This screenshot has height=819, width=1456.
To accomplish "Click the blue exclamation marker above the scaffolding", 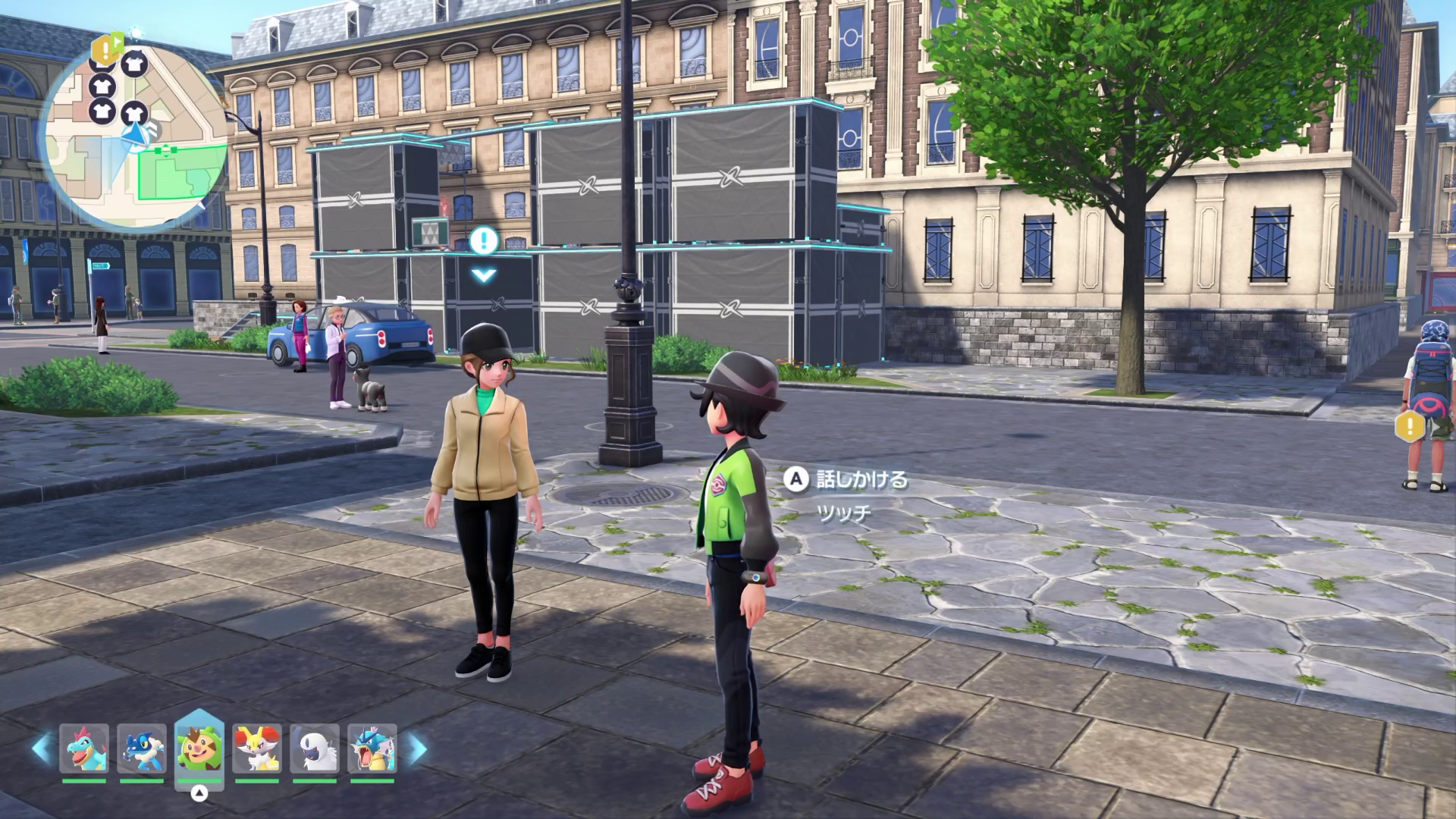I will [x=483, y=242].
